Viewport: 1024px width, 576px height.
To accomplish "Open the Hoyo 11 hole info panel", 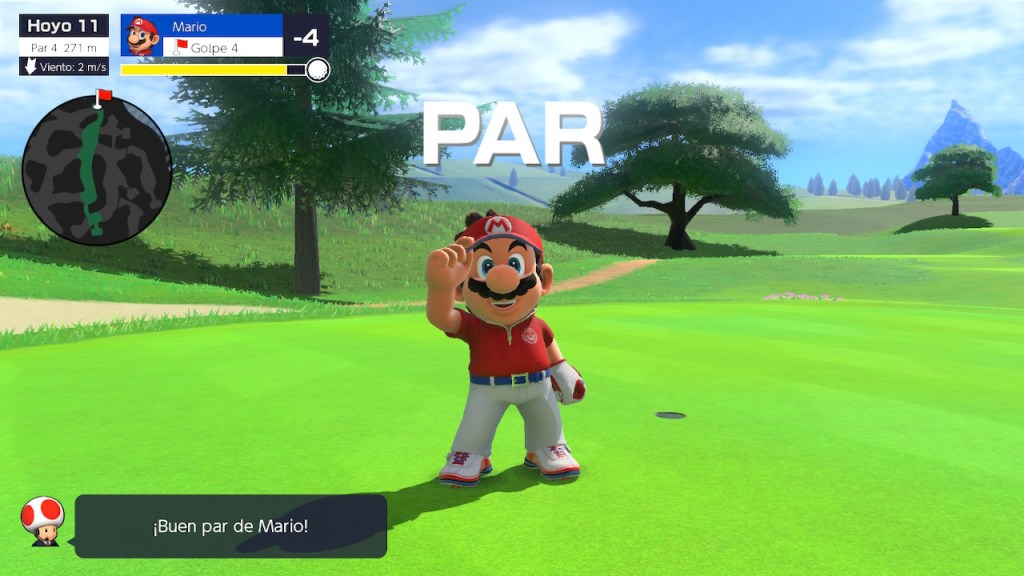I will [64, 45].
